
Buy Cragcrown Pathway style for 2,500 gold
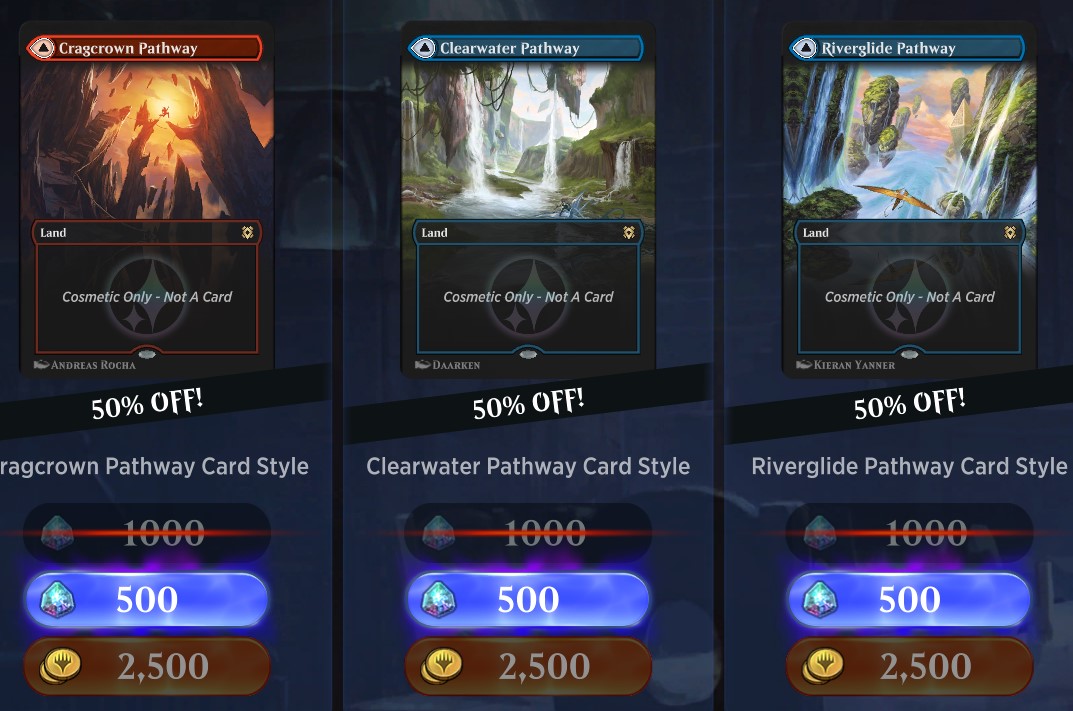click(147, 666)
